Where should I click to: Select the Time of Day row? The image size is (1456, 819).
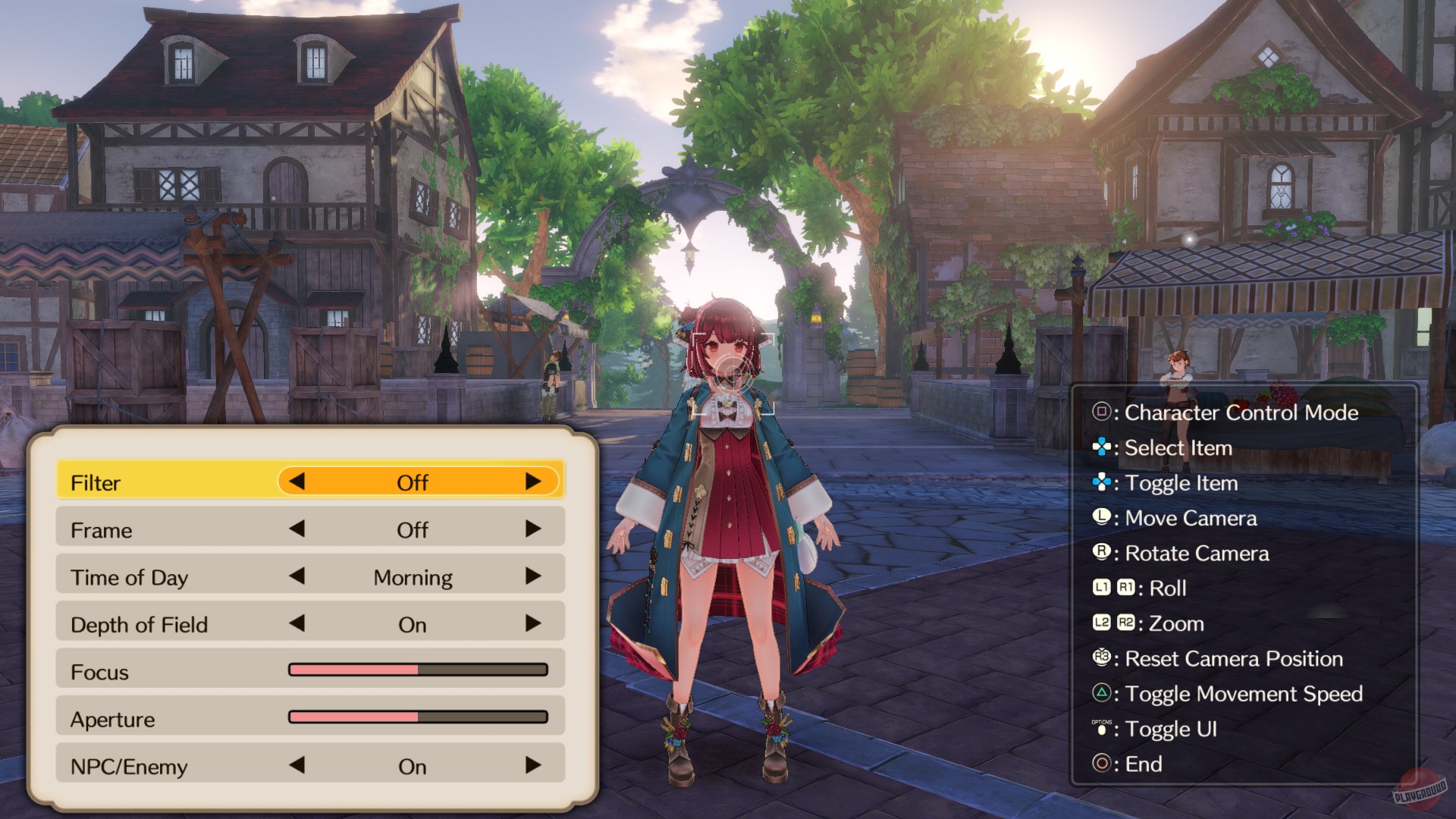pyautogui.click(x=152, y=577)
